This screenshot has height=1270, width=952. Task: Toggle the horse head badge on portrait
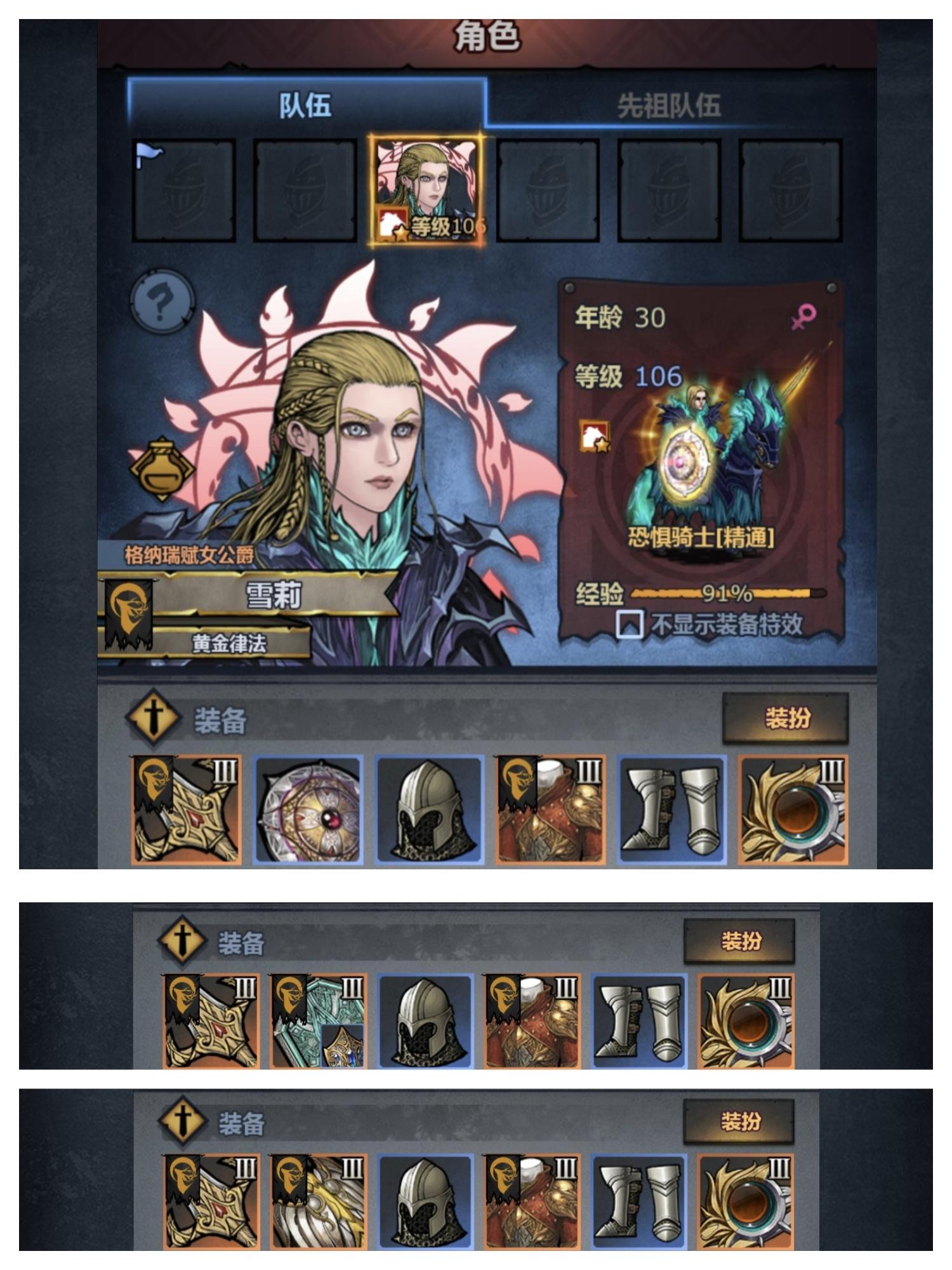pos(163,471)
